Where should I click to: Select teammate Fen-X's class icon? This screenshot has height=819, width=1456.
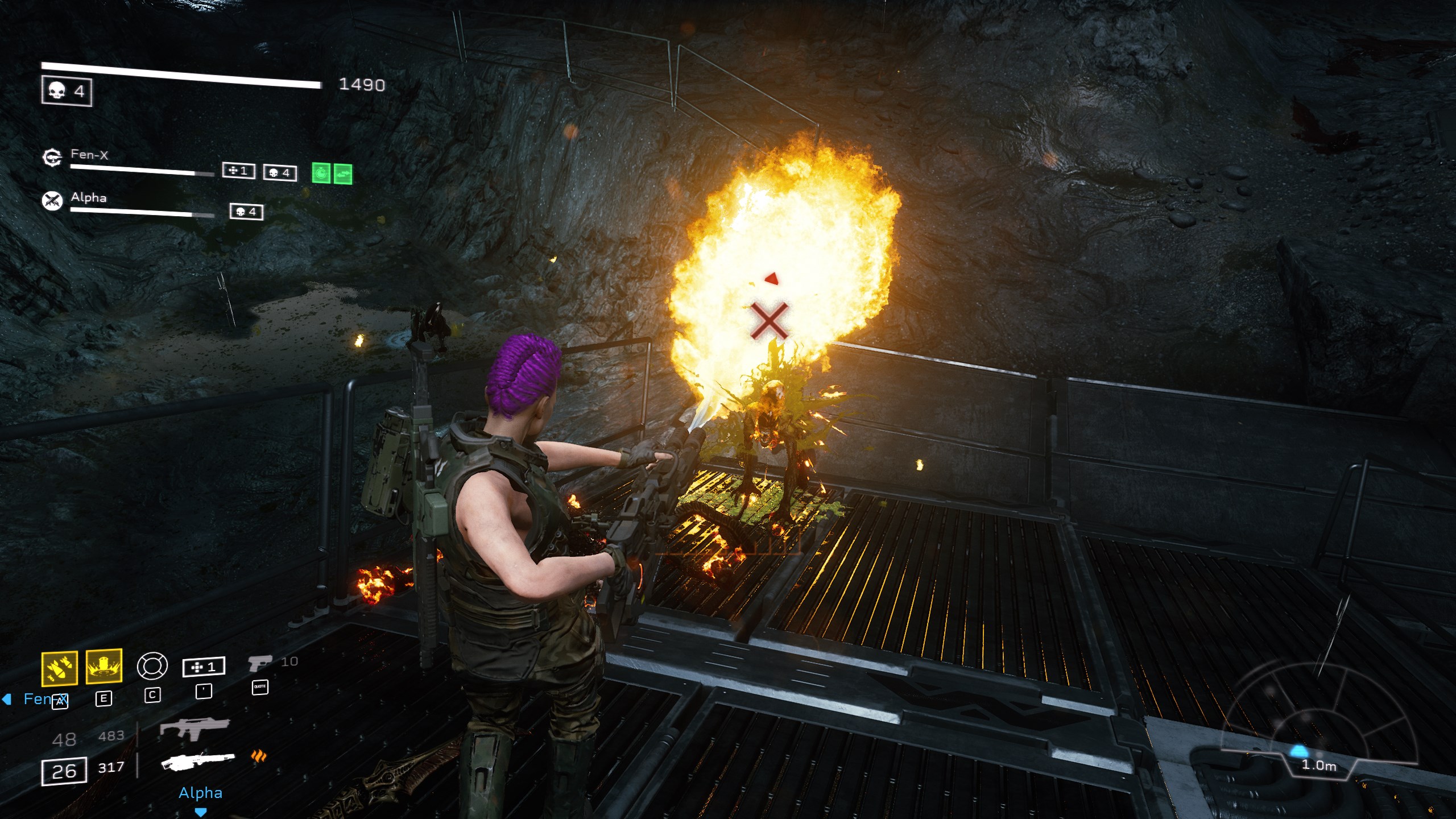(52, 158)
